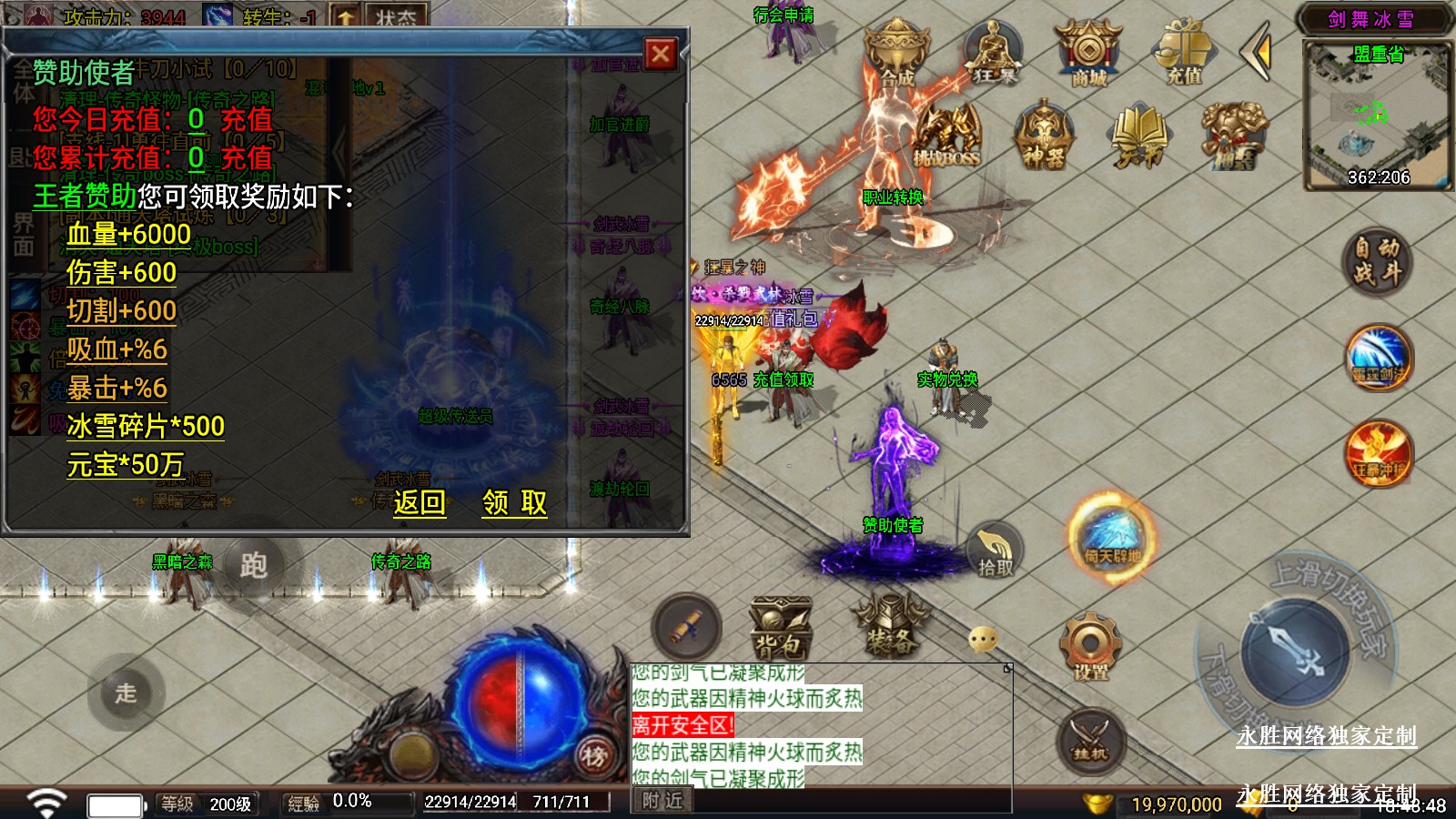The image size is (1456, 819).
Task: Open the 设置 settings gear
Action: (1090, 646)
